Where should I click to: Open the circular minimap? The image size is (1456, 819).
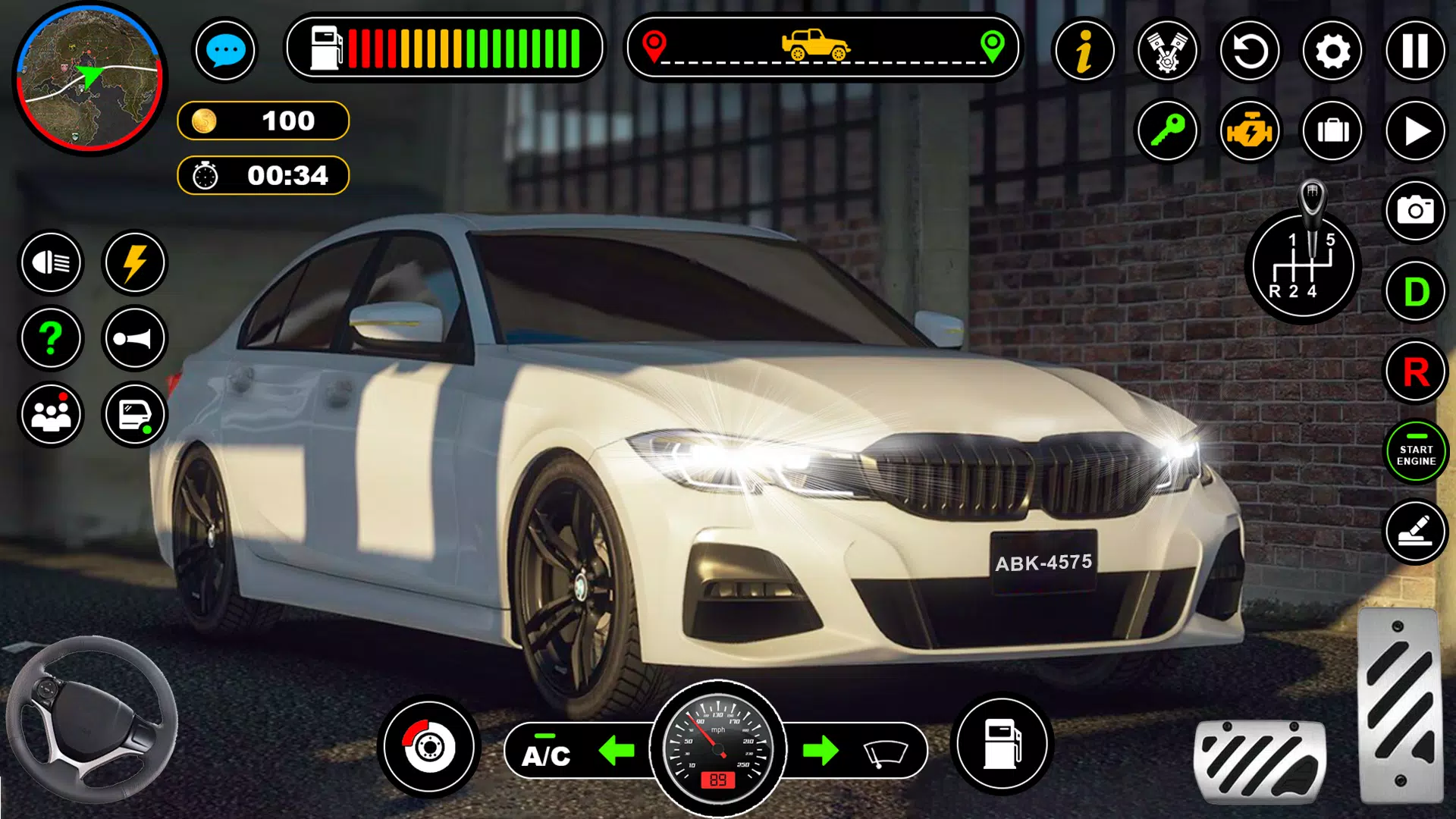click(89, 78)
